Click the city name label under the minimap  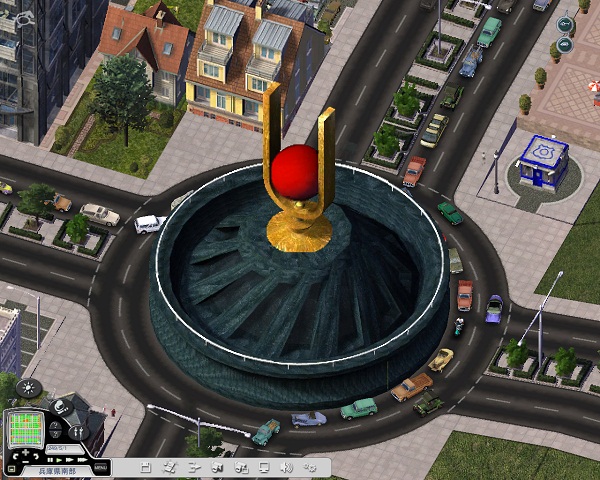(58, 468)
